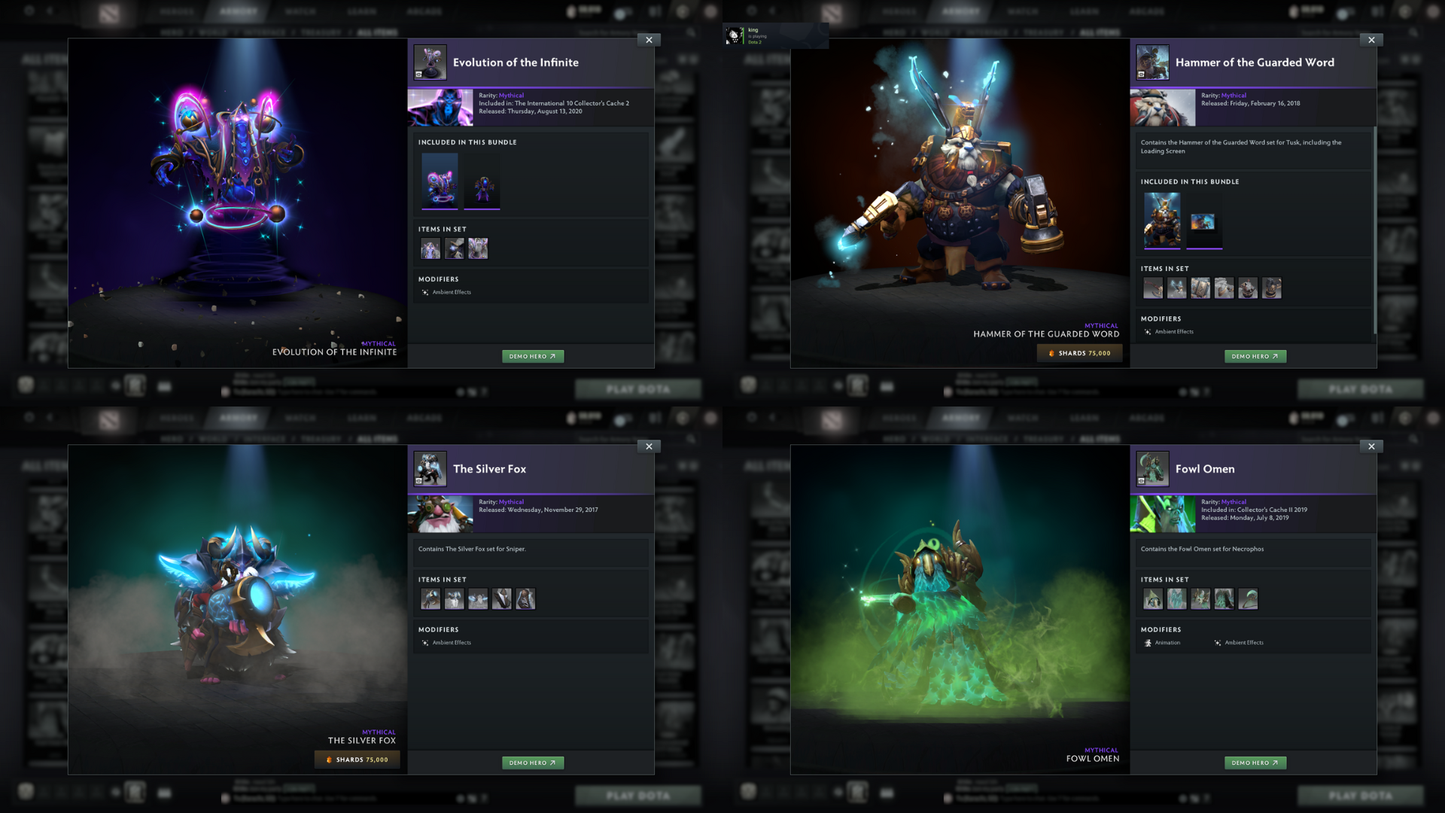
Task: Click DEMO HERO for Evolution of the Infinite
Action: coord(533,355)
